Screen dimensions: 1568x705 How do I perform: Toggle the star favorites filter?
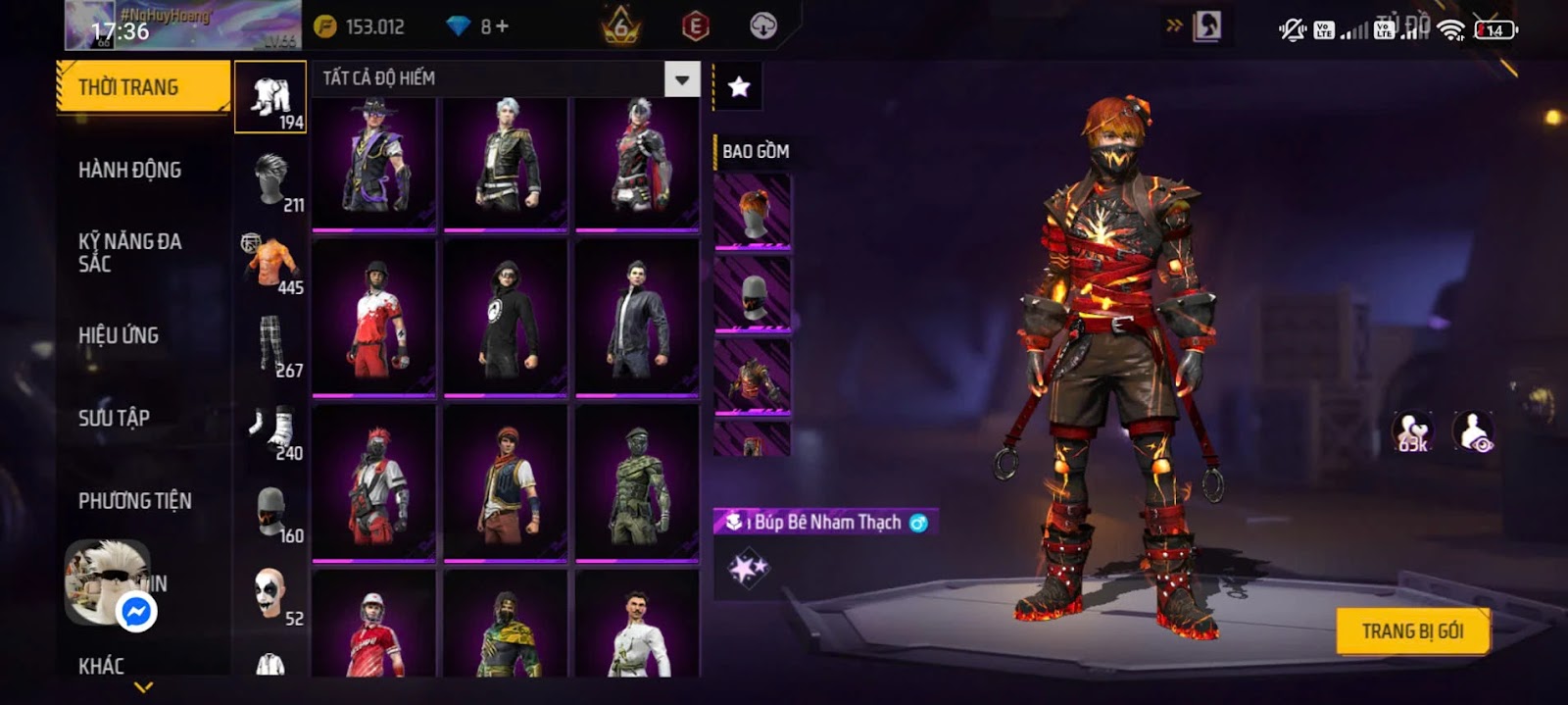pos(739,87)
